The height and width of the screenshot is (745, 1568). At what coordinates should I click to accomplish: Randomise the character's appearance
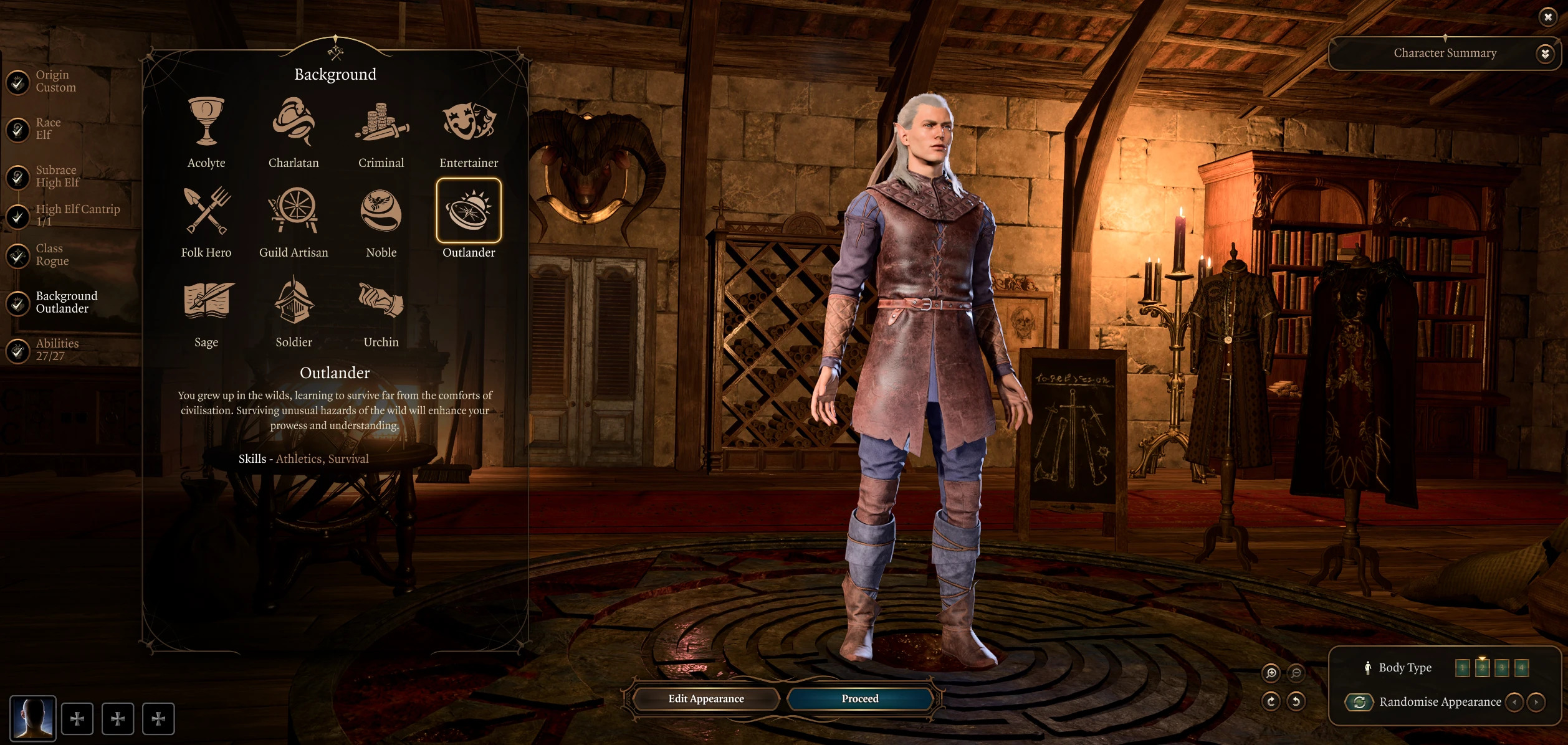click(x=1359, y=702)
